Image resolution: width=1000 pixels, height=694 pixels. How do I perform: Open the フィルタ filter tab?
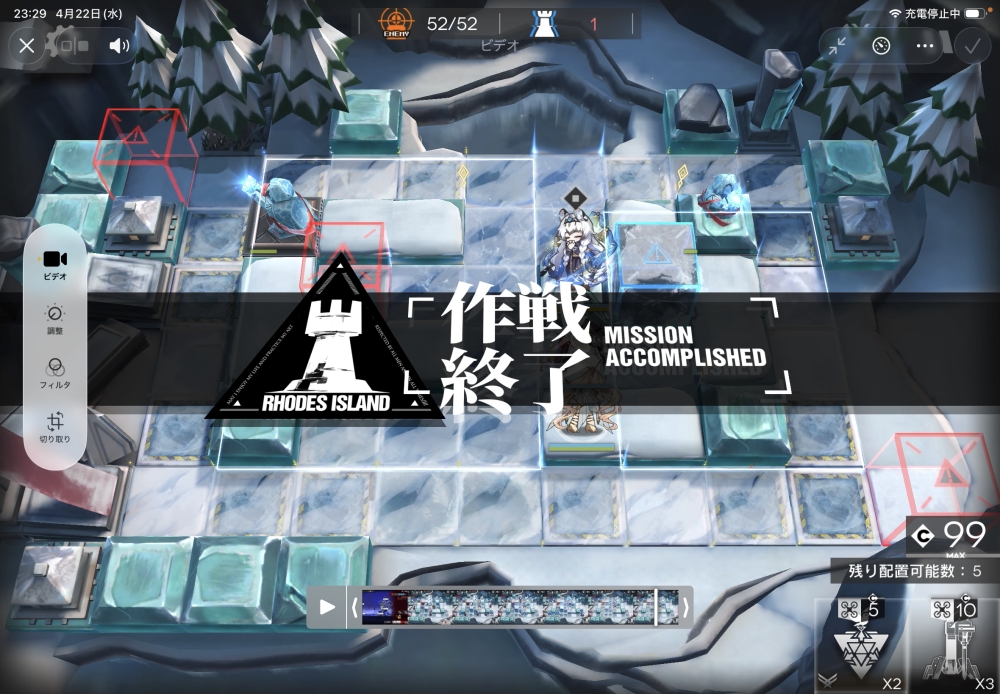(55, 372)
